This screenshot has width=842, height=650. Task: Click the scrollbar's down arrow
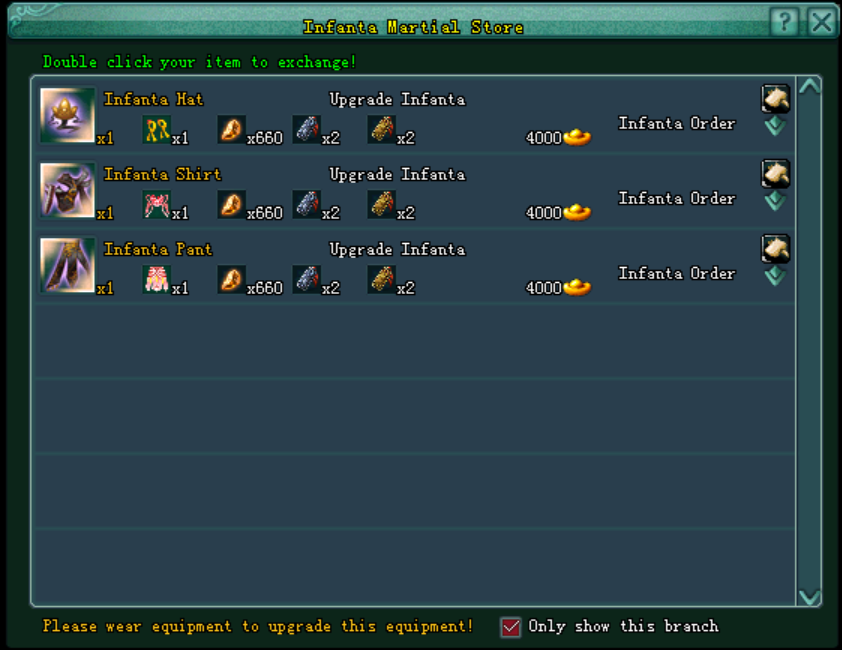809,597
